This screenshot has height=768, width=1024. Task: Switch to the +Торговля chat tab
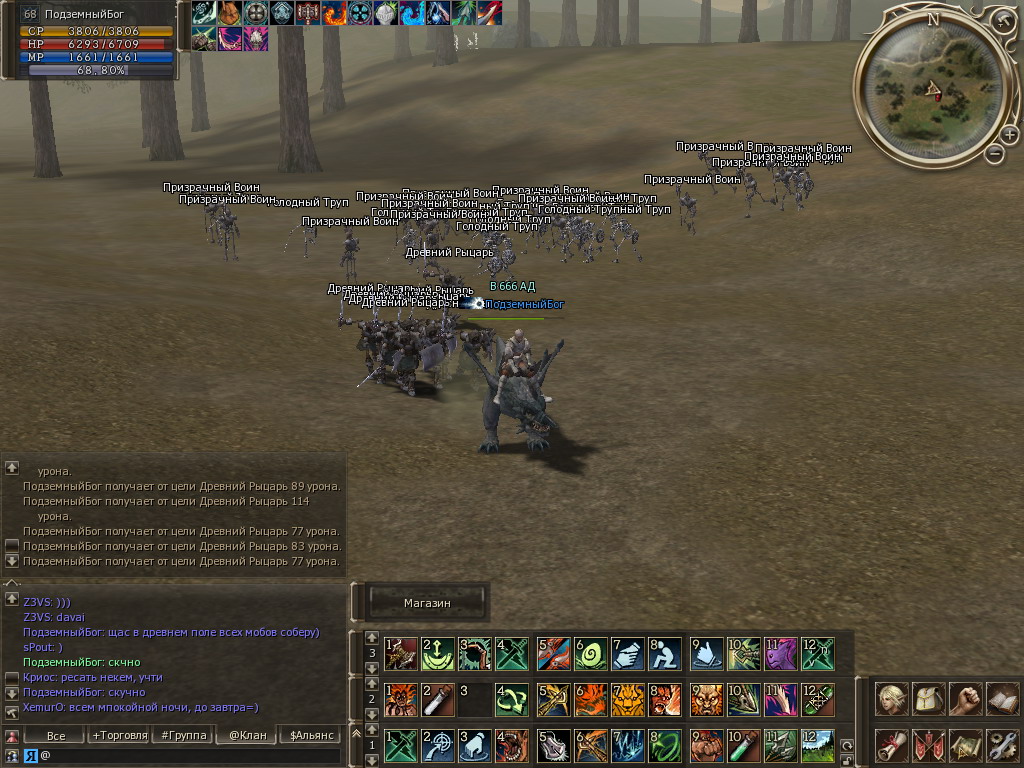[120, 736]
